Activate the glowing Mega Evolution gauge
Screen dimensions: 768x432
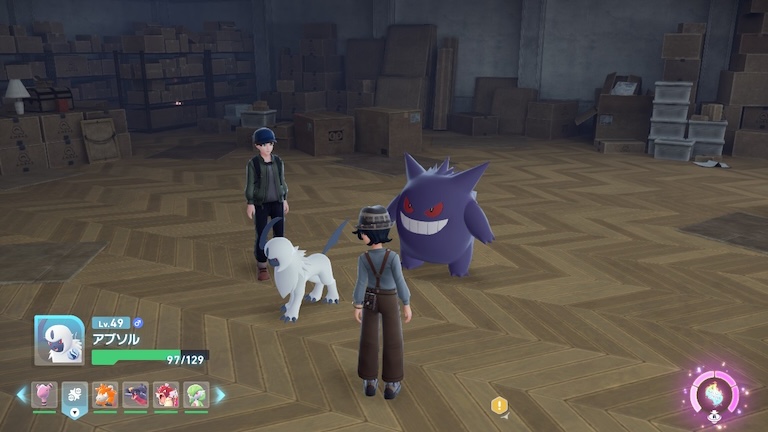[x=715, y=390]
